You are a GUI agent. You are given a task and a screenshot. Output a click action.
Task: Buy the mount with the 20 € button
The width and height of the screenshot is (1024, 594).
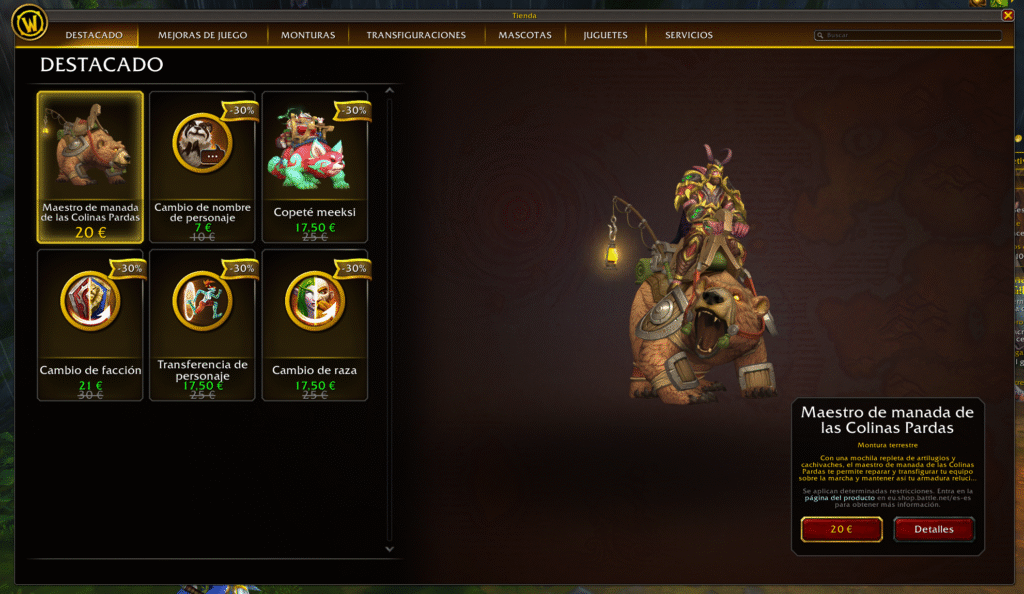click(x=841, y=529)
